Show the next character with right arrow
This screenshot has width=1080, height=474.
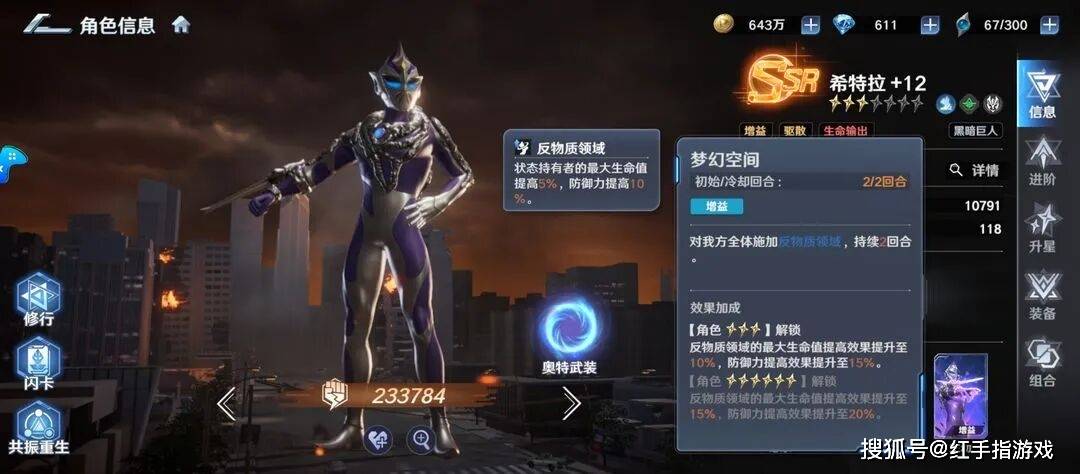pyautogui.click(x=571, y=403)
